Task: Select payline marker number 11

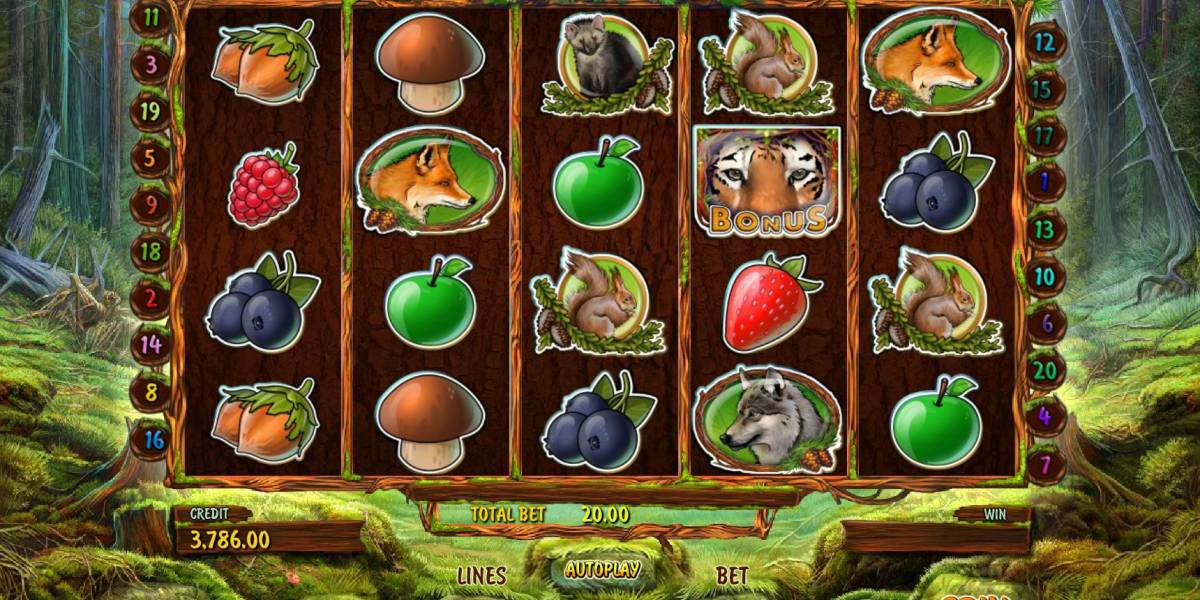Action: [x=152, y=17]
